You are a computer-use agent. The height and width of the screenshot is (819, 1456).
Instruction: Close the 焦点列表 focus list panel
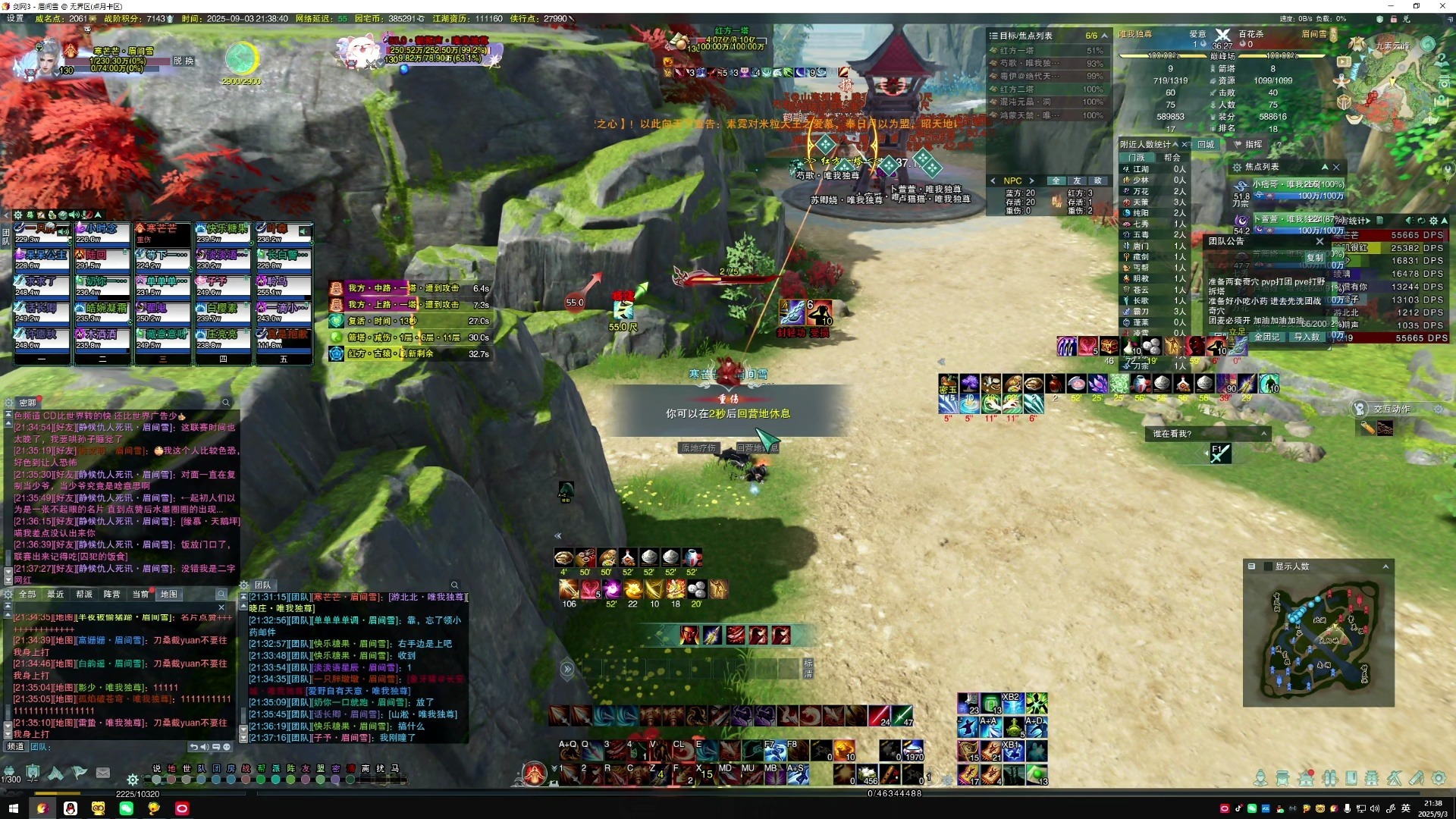(1336, 167)
